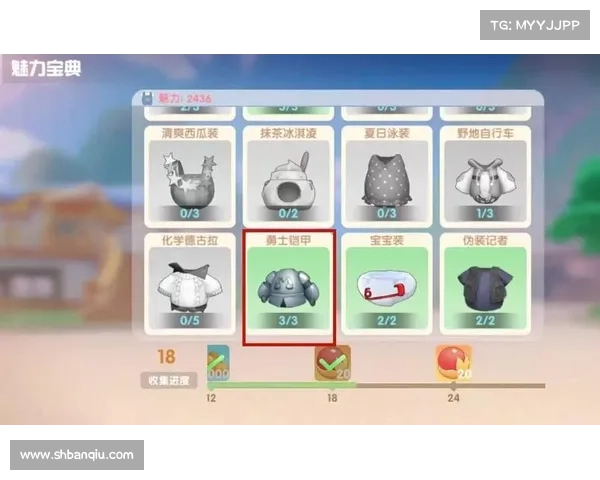Select the 野地自行车 outfit card
600x480 pixels.
point(484,173)
